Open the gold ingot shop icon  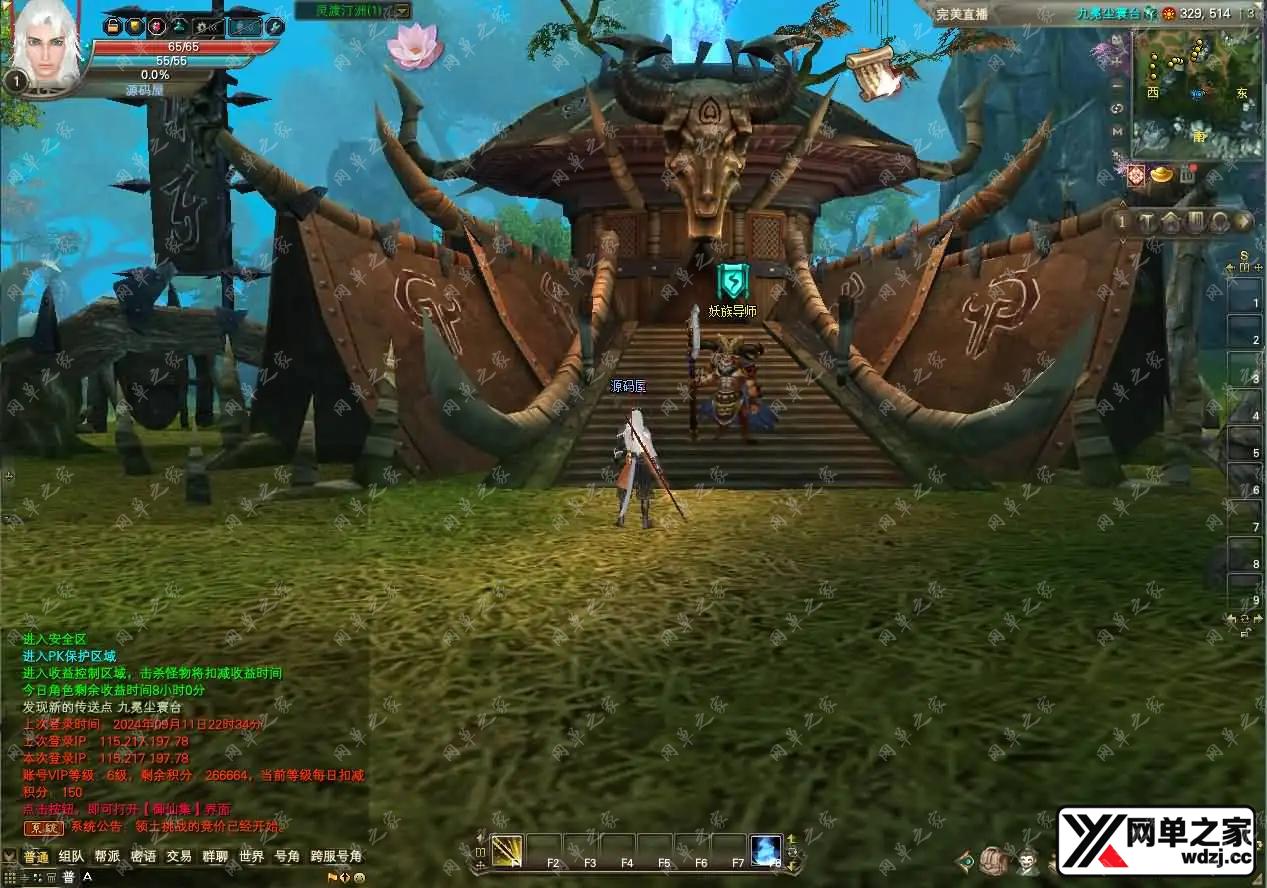[1162, 175]
